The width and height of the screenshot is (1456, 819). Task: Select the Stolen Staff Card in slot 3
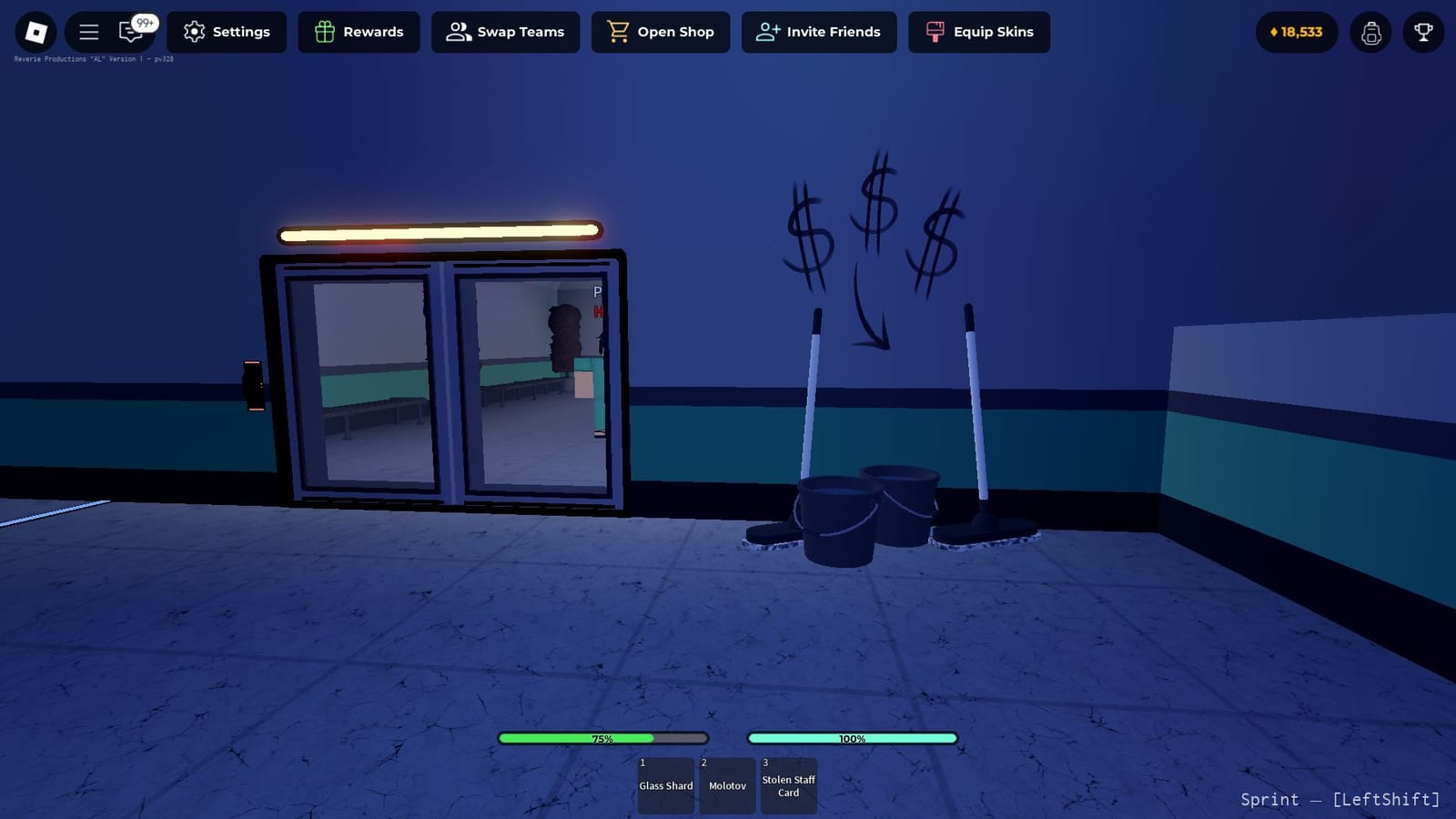(x=788, y=784)
